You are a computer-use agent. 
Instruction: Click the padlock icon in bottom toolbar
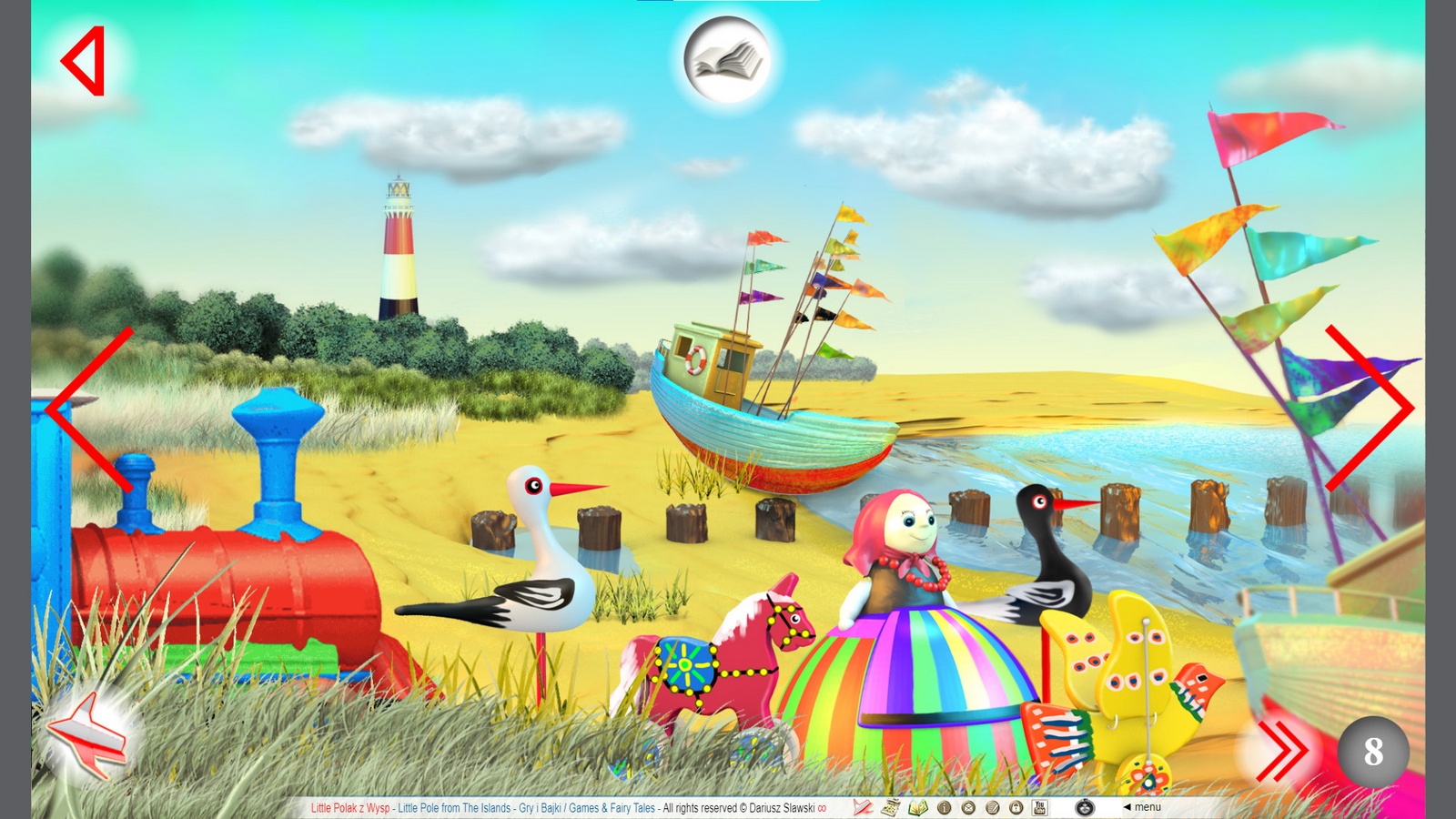1016,806
